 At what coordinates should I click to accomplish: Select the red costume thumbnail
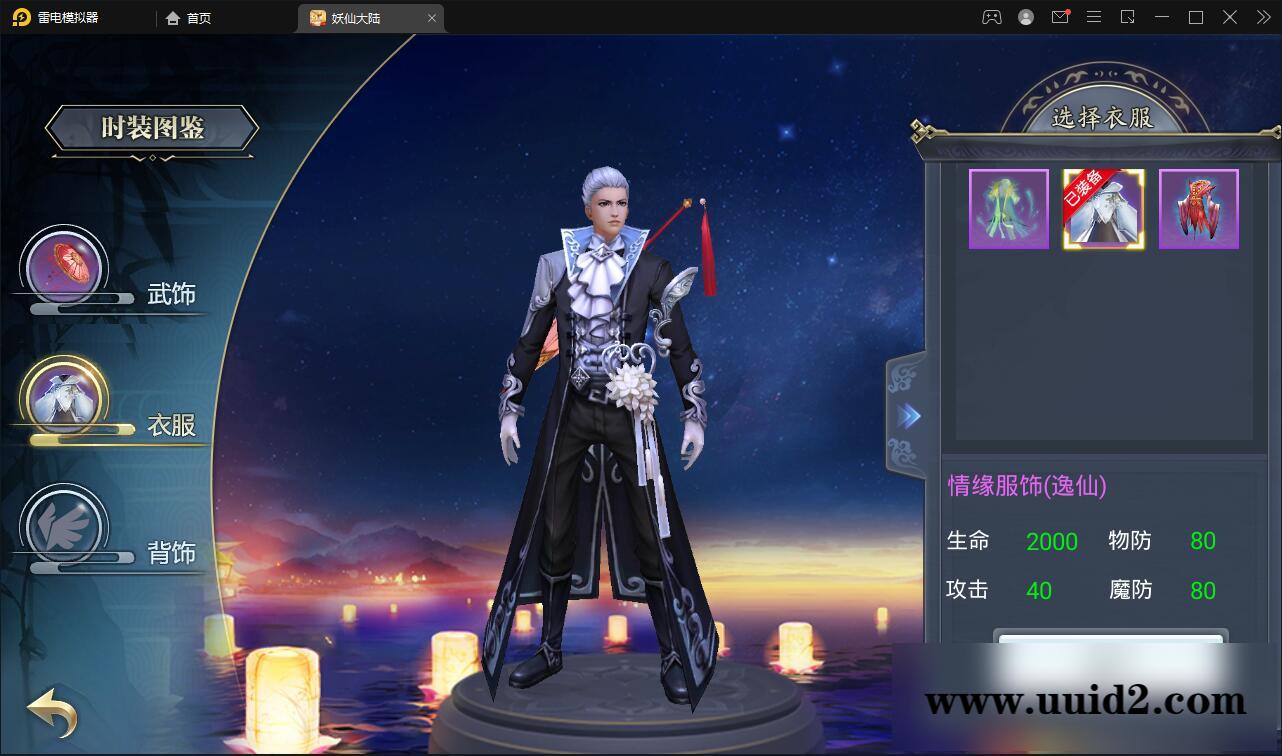[x=1198, y=208]
